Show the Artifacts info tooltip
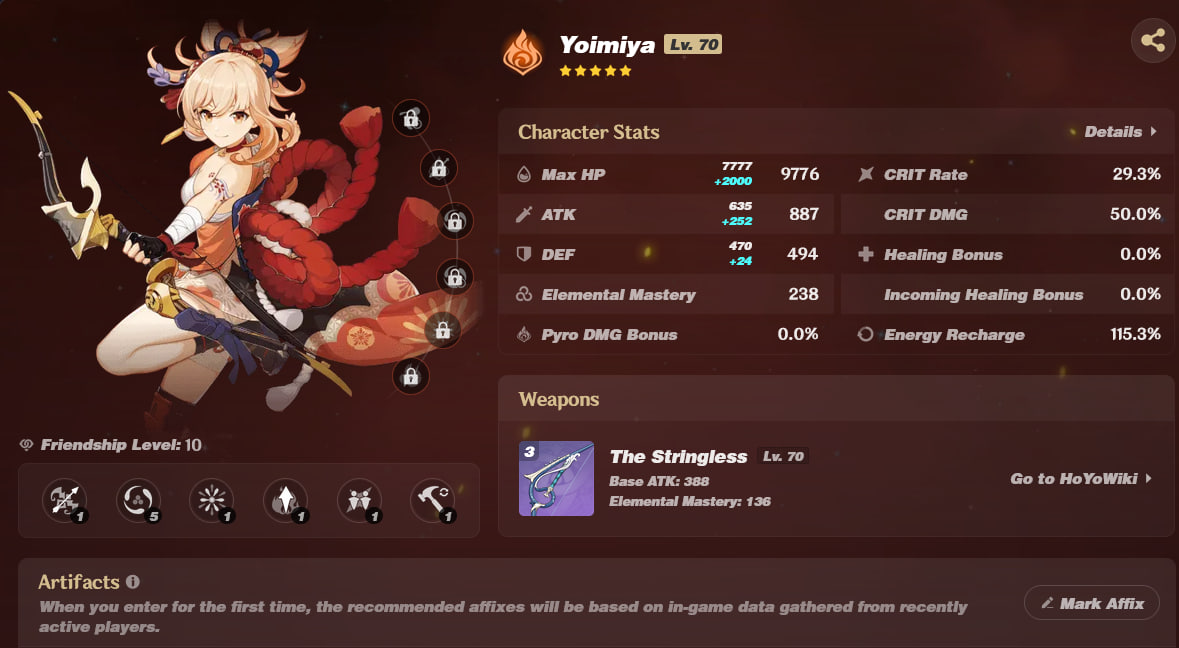The height and width of the screenshot is (648, 1179). point(133,582)
